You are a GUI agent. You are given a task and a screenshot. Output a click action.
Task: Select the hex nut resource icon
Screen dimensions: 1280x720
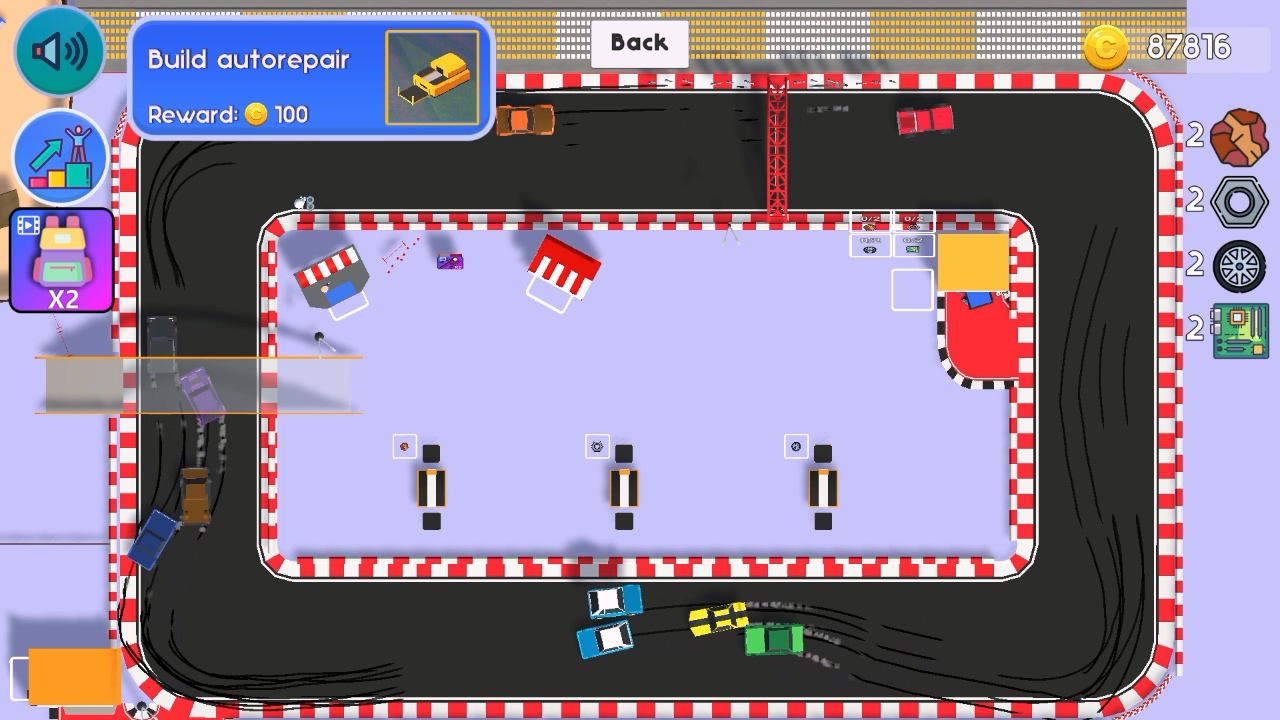pyautogui.click(x=1238, y=201)
